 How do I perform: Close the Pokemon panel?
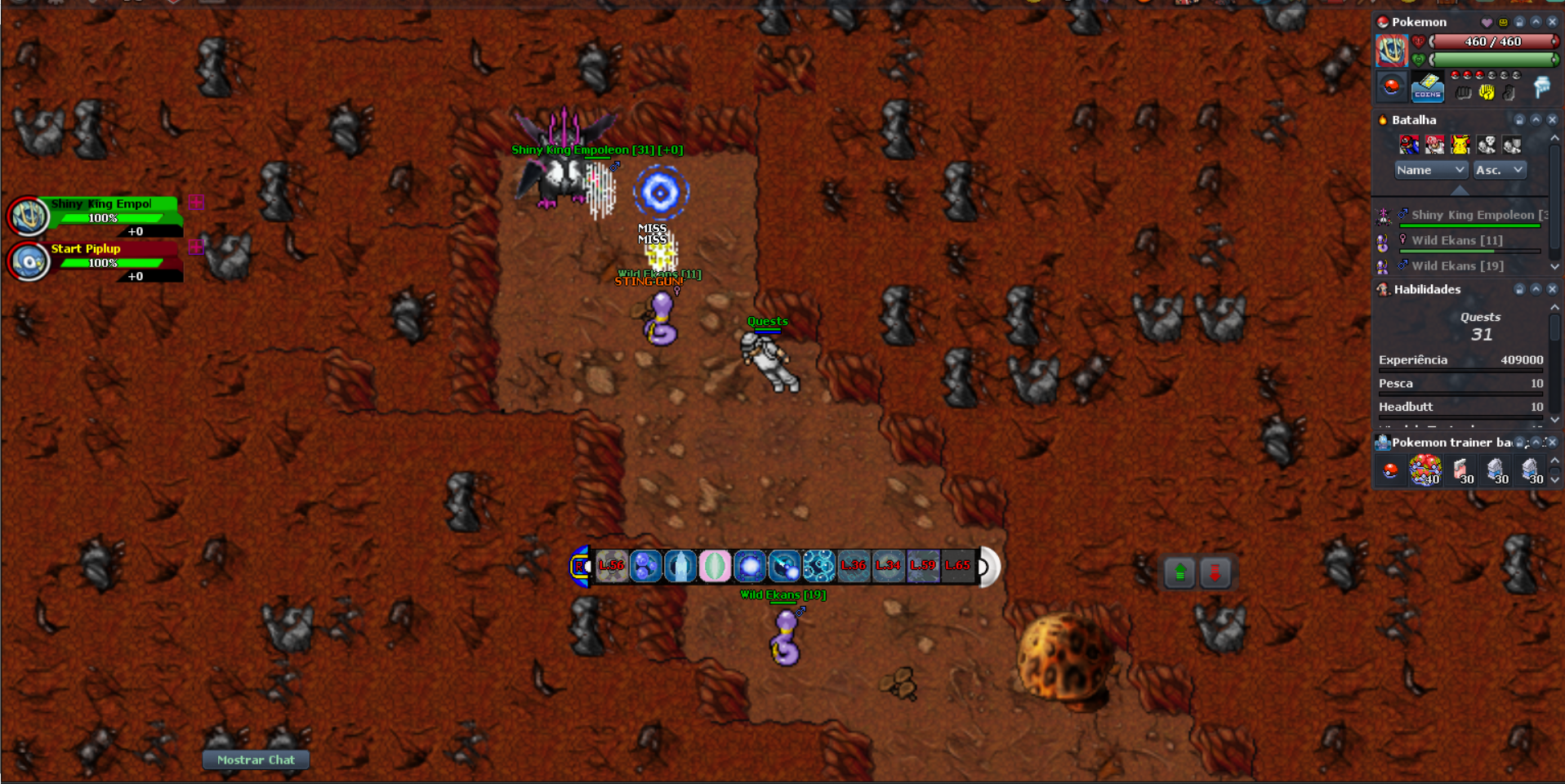coord(1552,22)
